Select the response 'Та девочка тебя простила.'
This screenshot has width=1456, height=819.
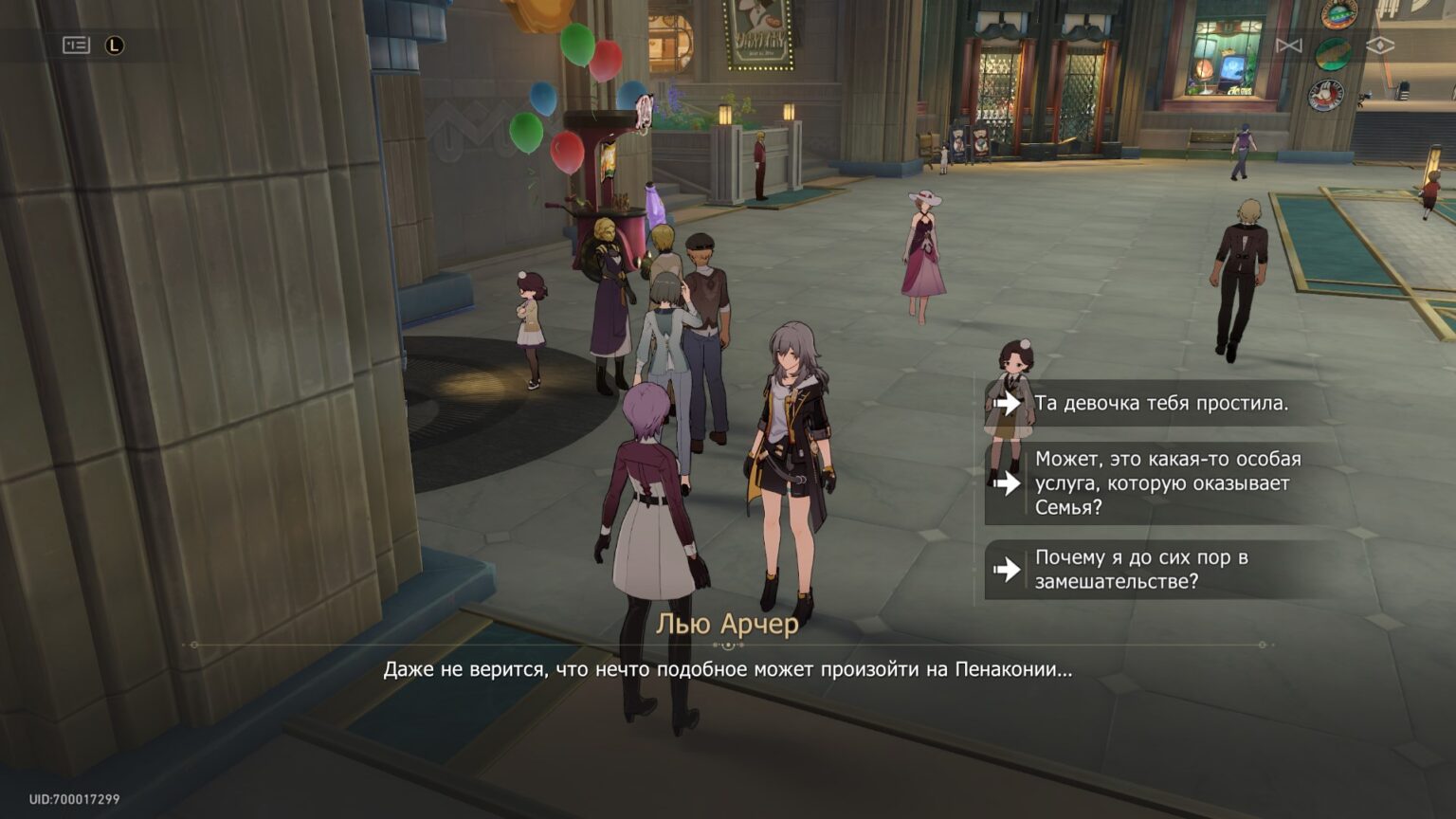click(1166, 403)
